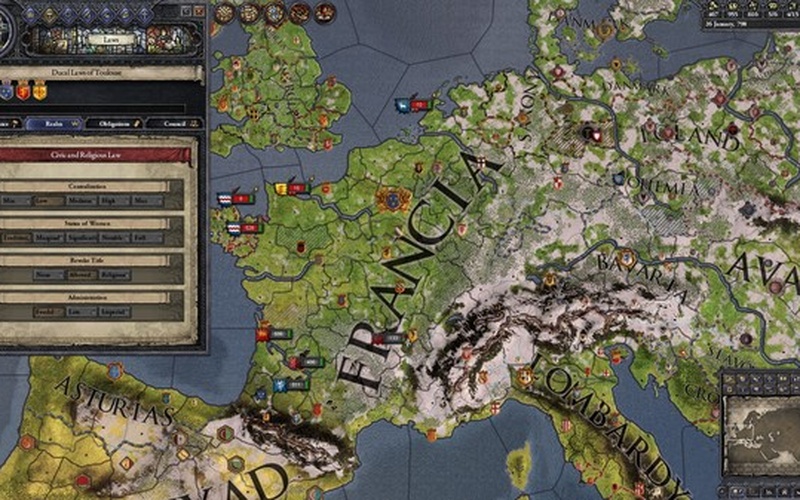Switch to the Realm laws tab

tap(52, 124)
